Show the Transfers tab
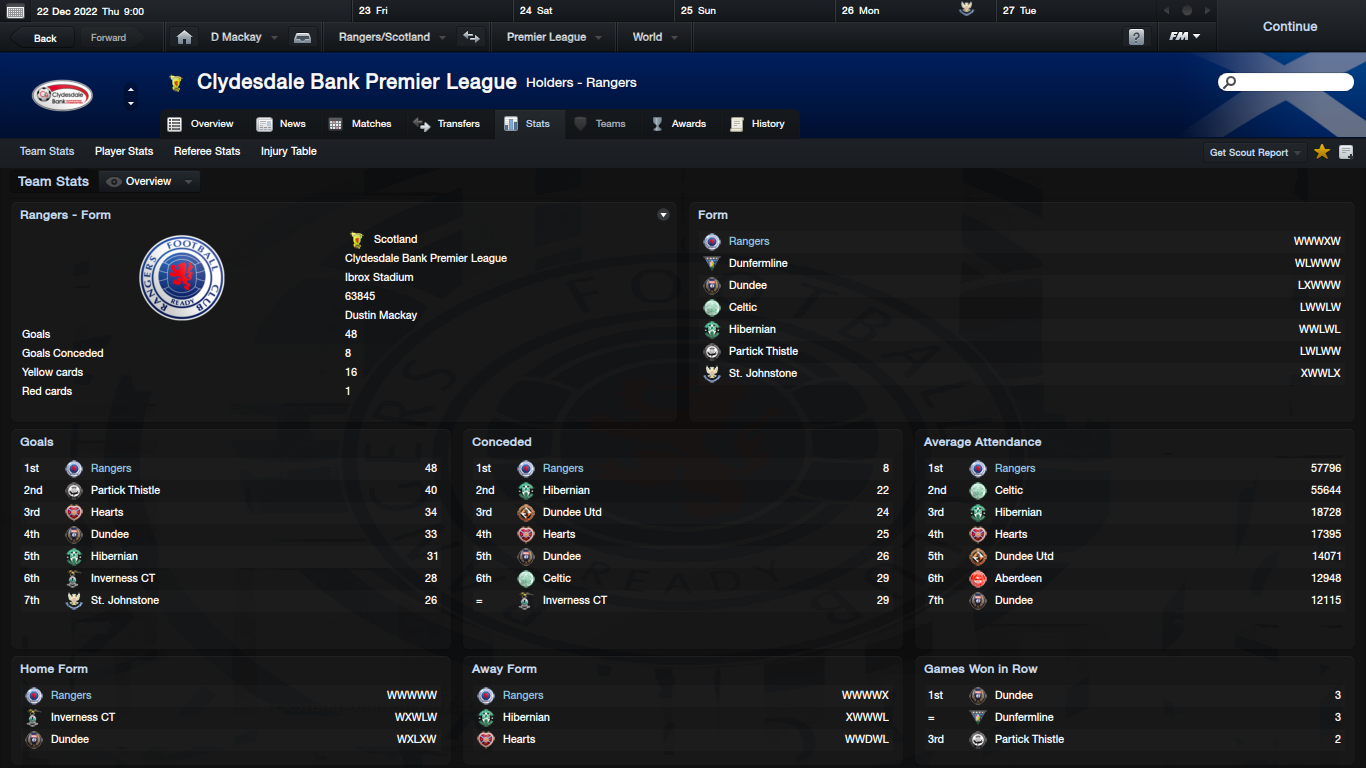The height and width of the screenshot is (768, 1366). 447,124
